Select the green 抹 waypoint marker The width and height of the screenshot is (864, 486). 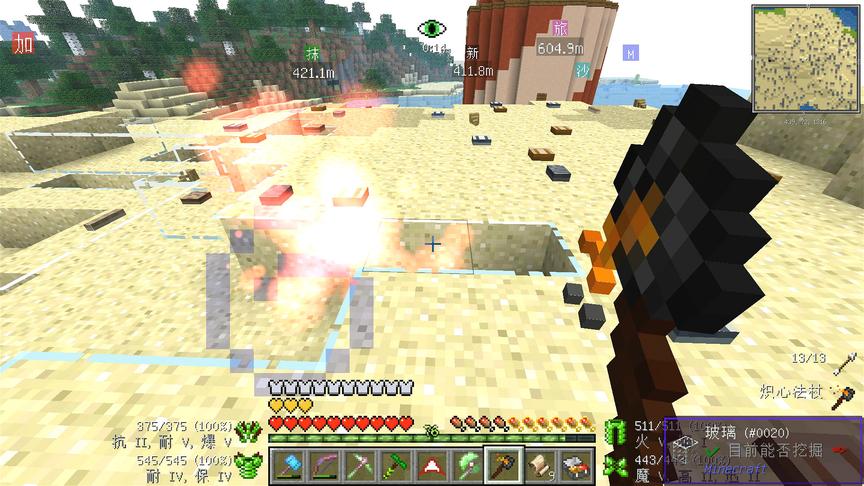[311, 54]
